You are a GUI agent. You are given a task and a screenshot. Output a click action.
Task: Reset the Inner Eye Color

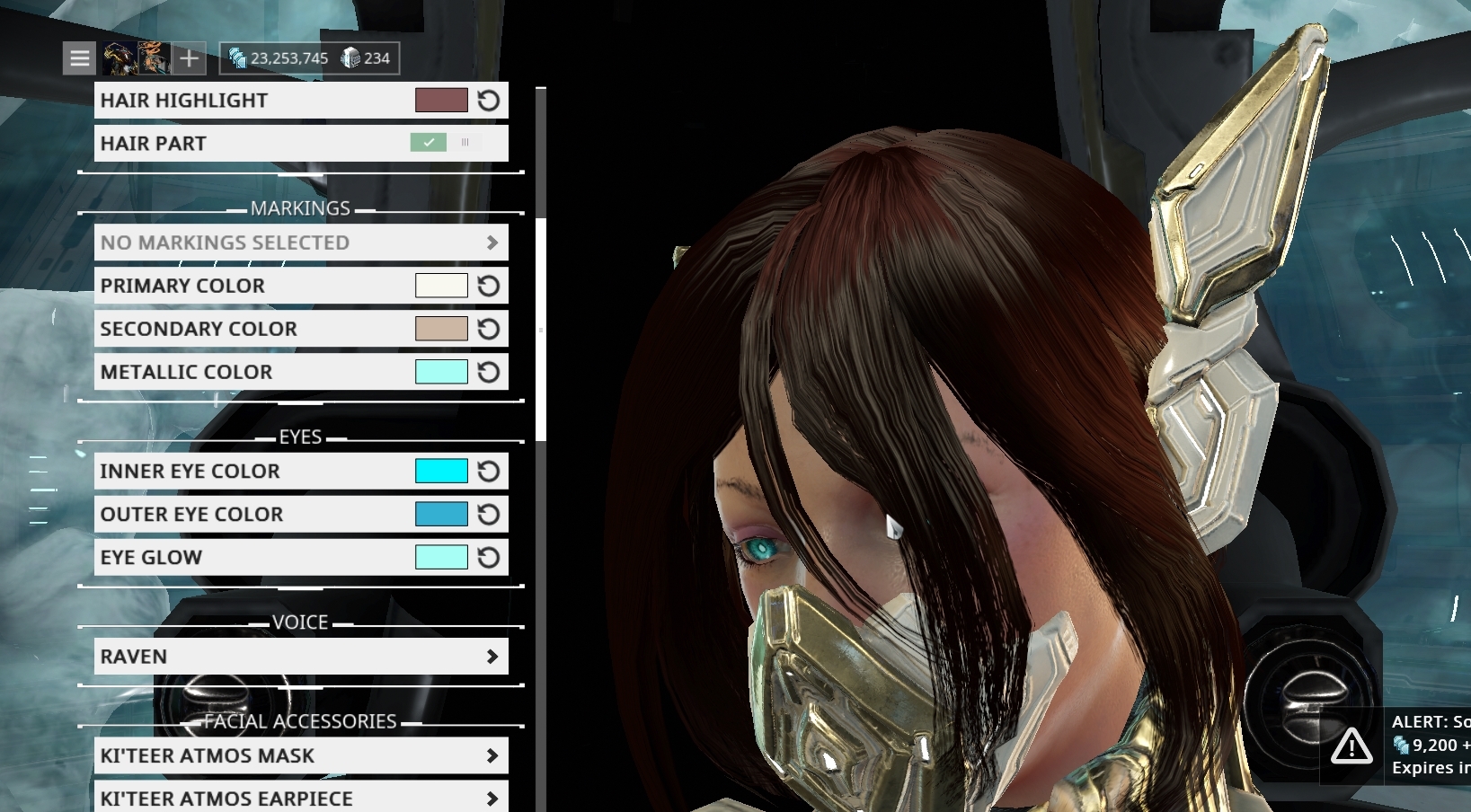[x=488, y=470]
